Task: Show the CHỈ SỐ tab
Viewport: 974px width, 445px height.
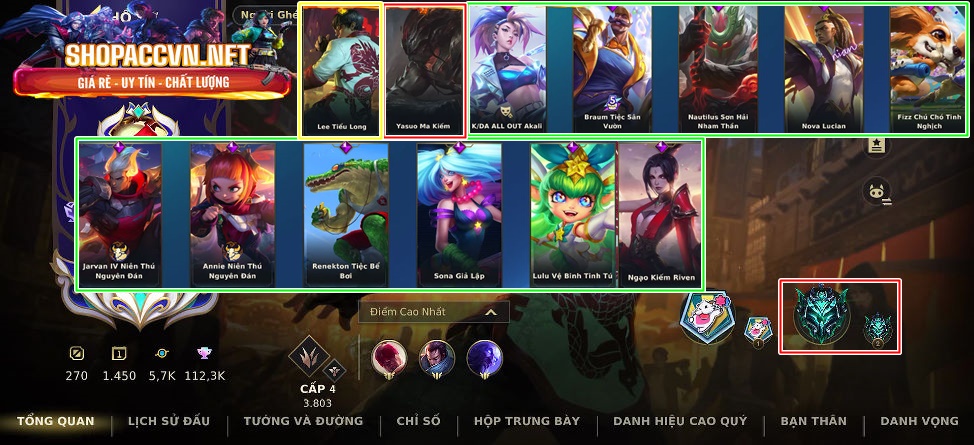Action: click(418, 421)
